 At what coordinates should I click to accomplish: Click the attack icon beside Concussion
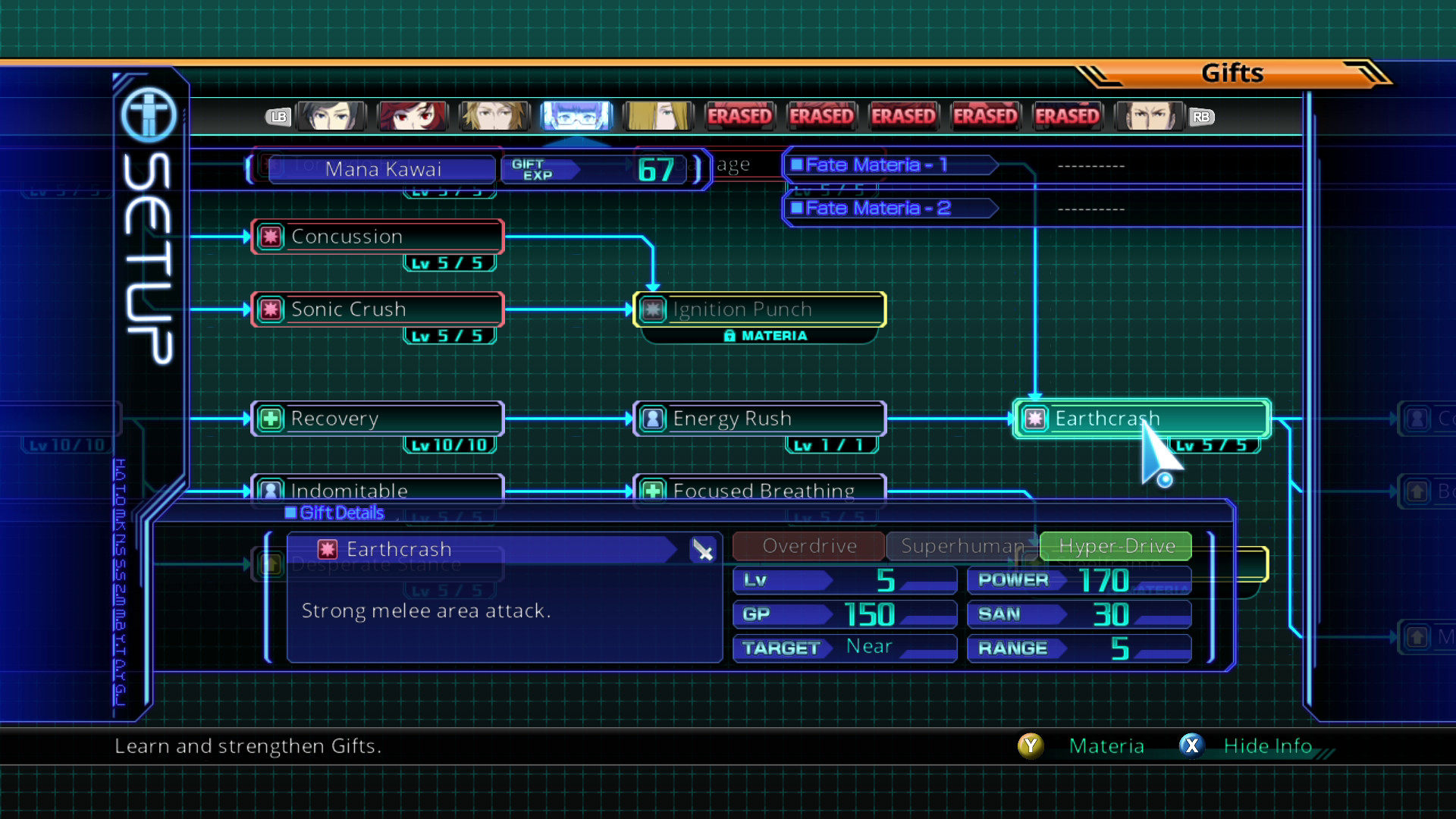coord(271,237)
